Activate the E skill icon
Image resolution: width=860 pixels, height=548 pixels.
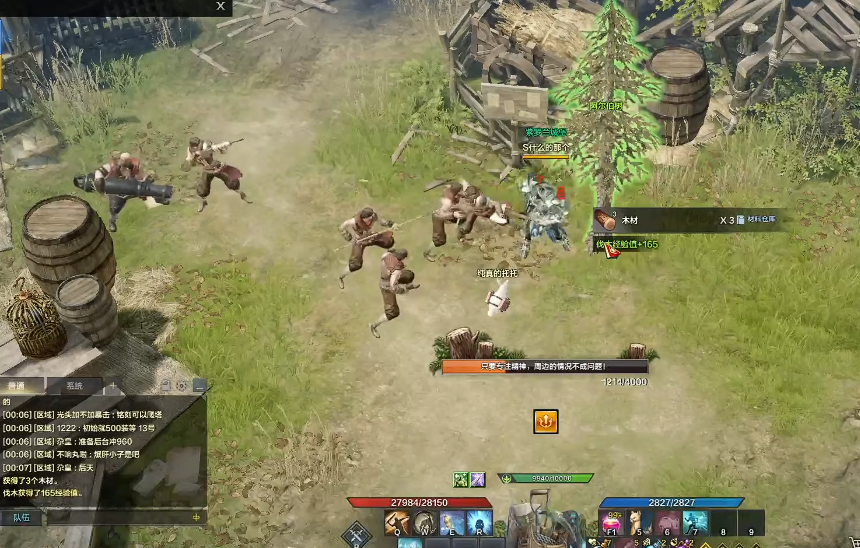point(452,523)
